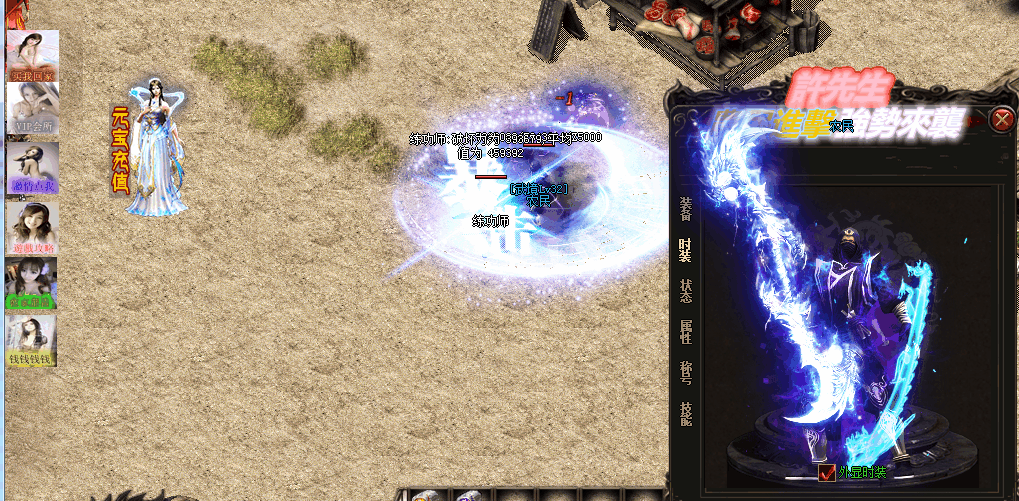Switch to the 称号 title tab
The height and width of the screenshot is (501, 1019).
(685, 373)
